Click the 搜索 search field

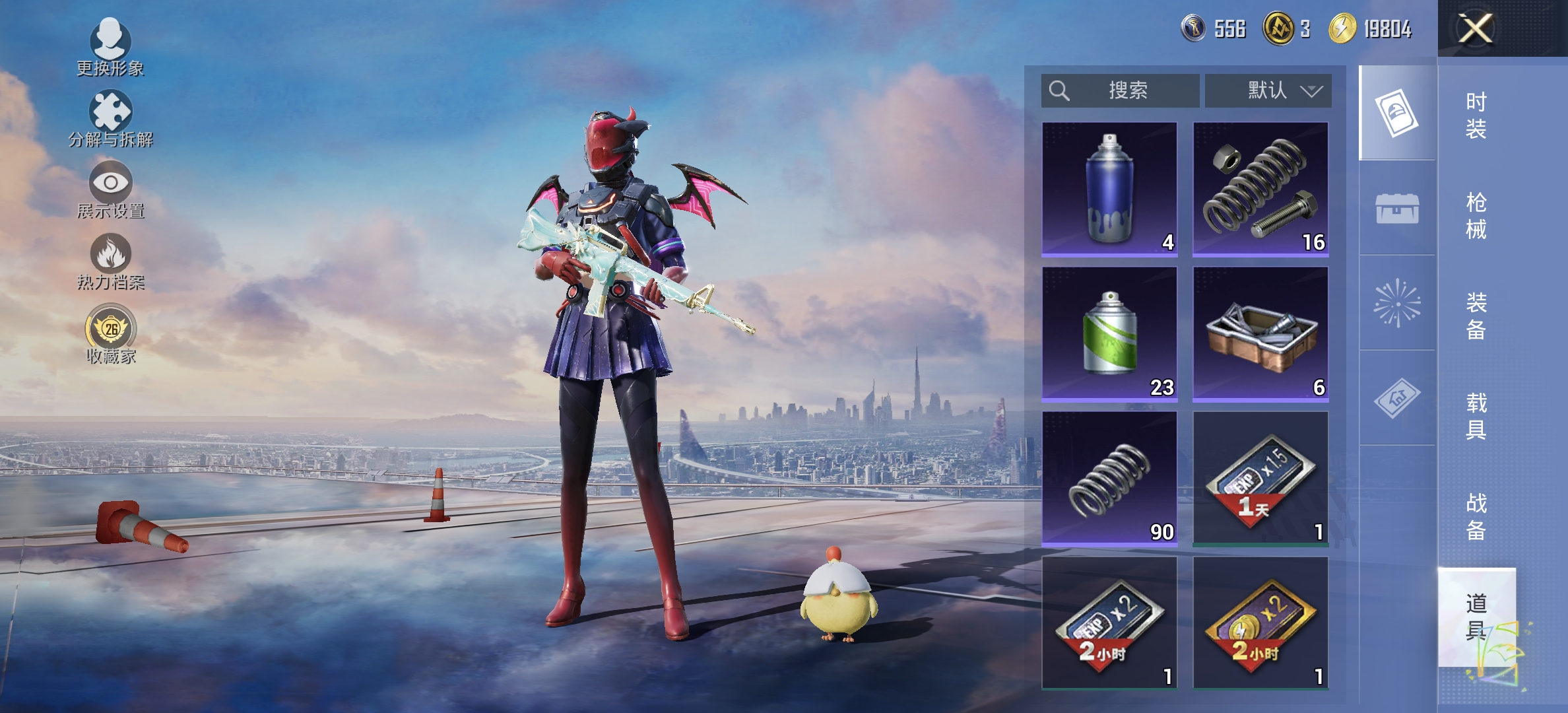click(x=1121, y=90)
